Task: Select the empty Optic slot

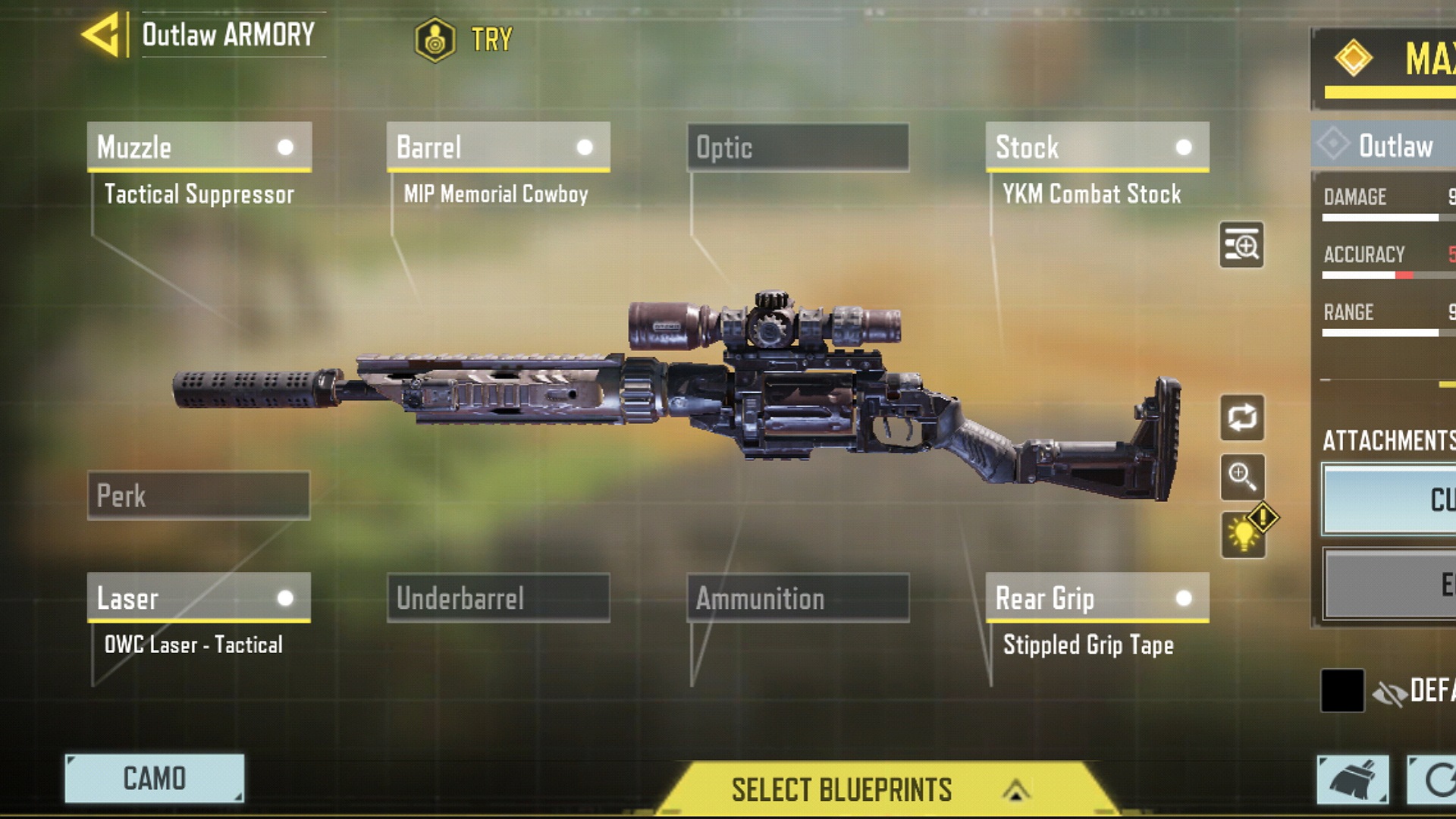Action: click(798, 147)
